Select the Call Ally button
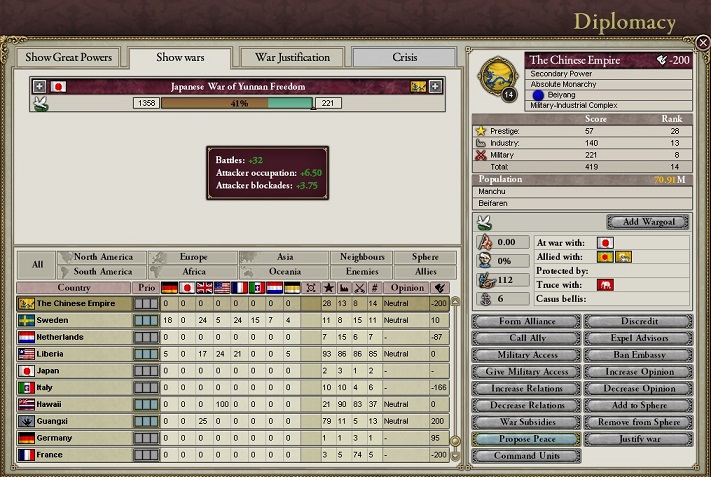This screenshot has width=711, height=477. (526, 338)
